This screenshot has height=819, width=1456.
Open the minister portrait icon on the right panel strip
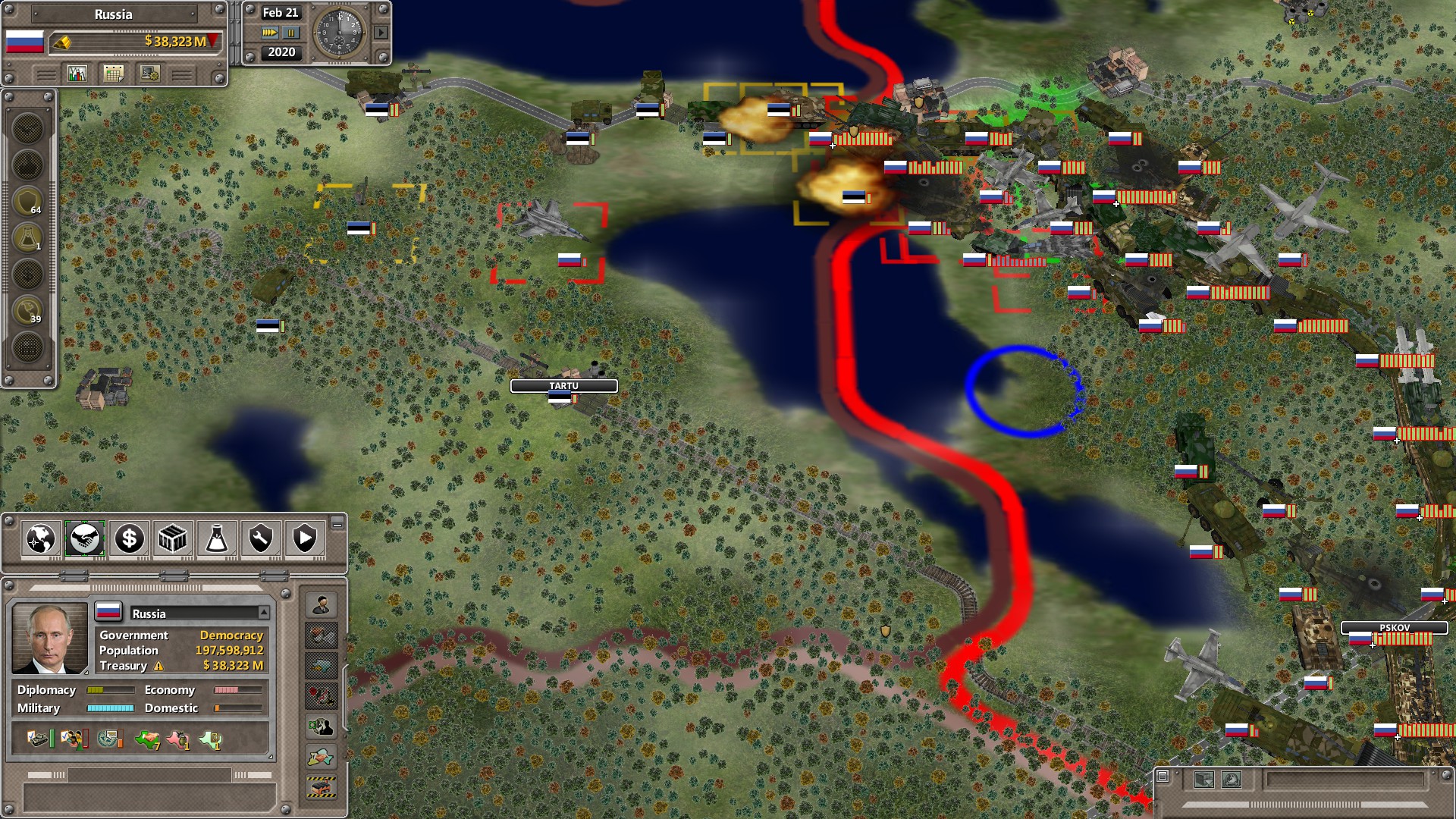[x=322, y=607]
